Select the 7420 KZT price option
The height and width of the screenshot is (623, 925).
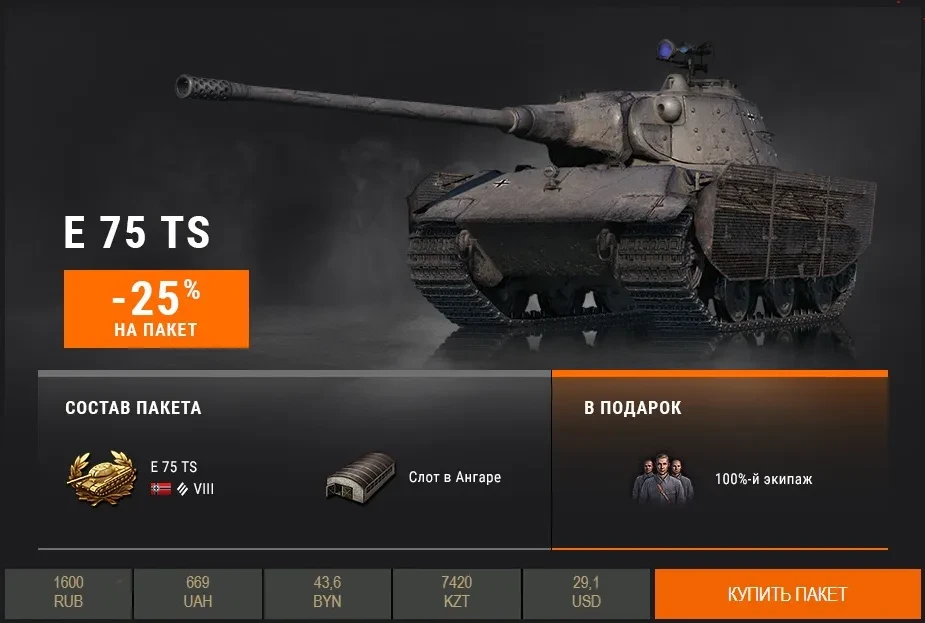(456, 593)
